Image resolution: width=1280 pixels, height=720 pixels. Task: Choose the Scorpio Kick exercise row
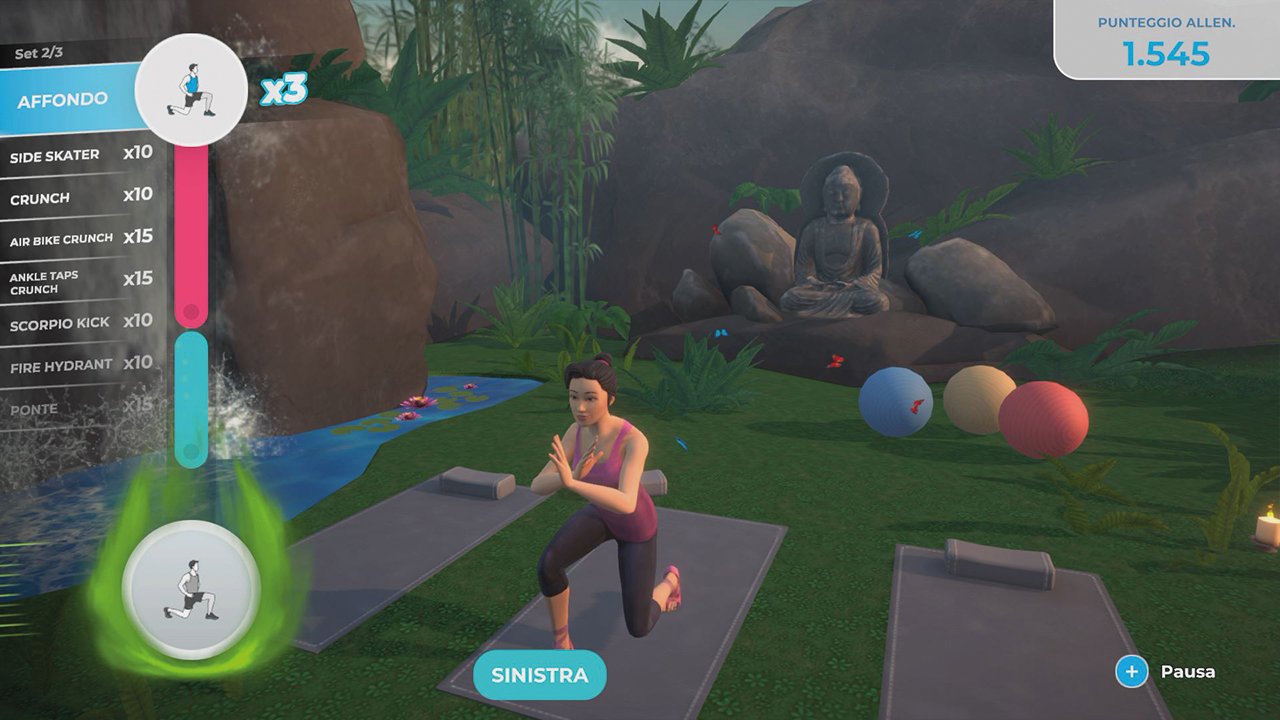pyautogui.click(x=80, y=324)
